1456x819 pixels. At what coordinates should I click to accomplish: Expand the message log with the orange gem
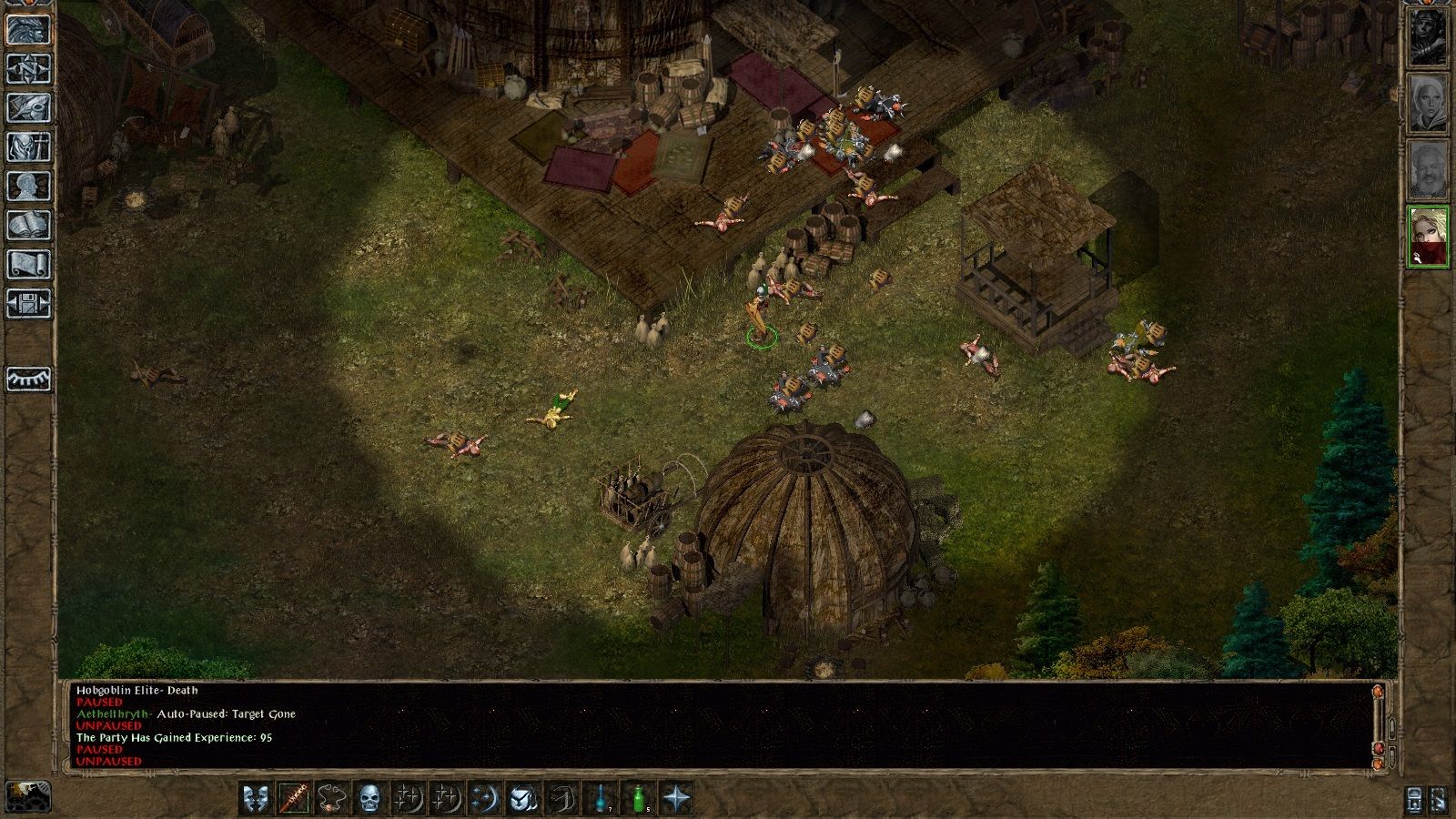tap(1377, 691)
